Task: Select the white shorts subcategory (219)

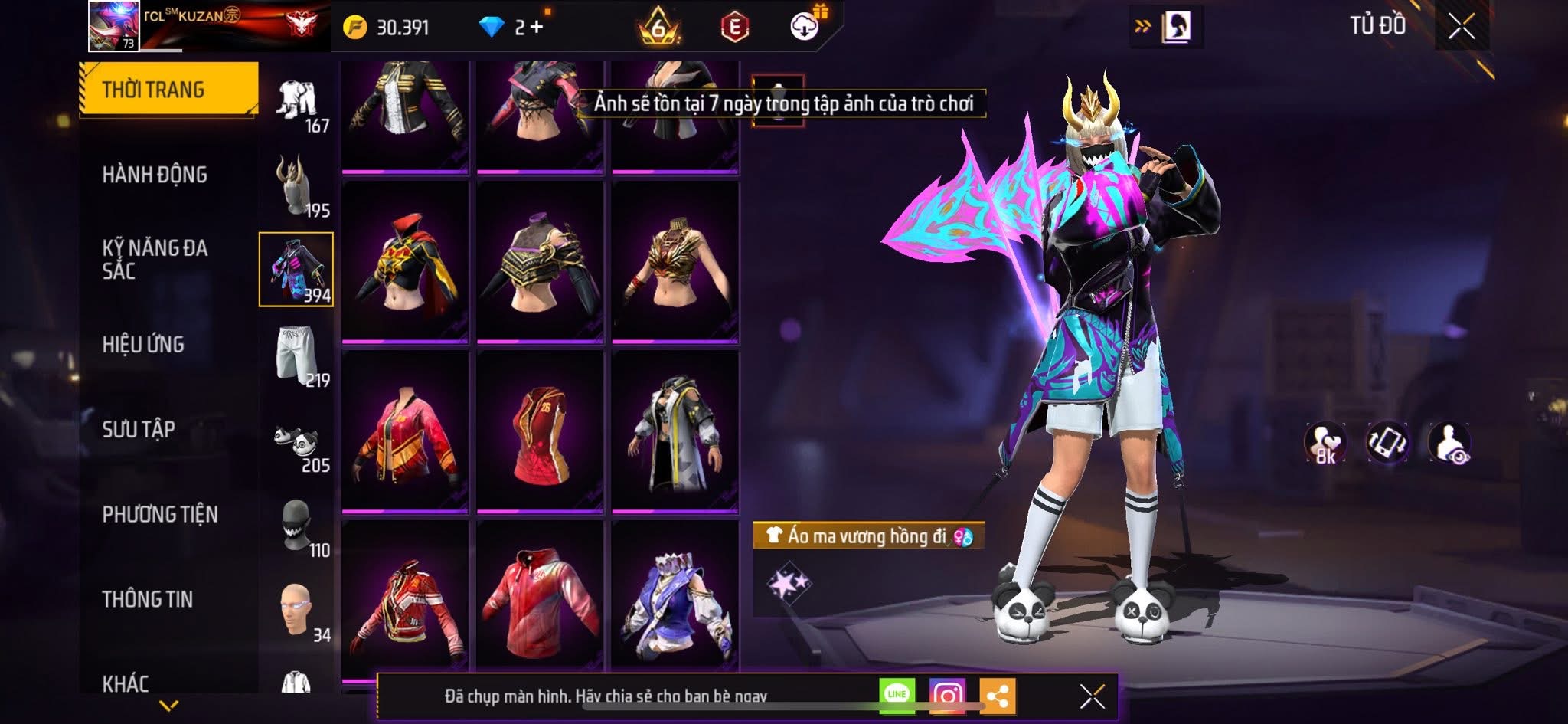Action: coord(297,355)
